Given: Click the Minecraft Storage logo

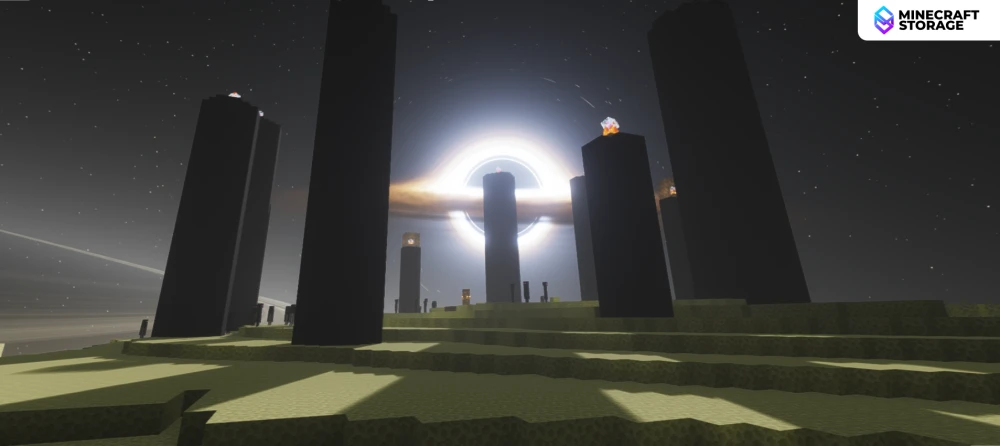Looking at the screenshot, I should tap(928, 20).
